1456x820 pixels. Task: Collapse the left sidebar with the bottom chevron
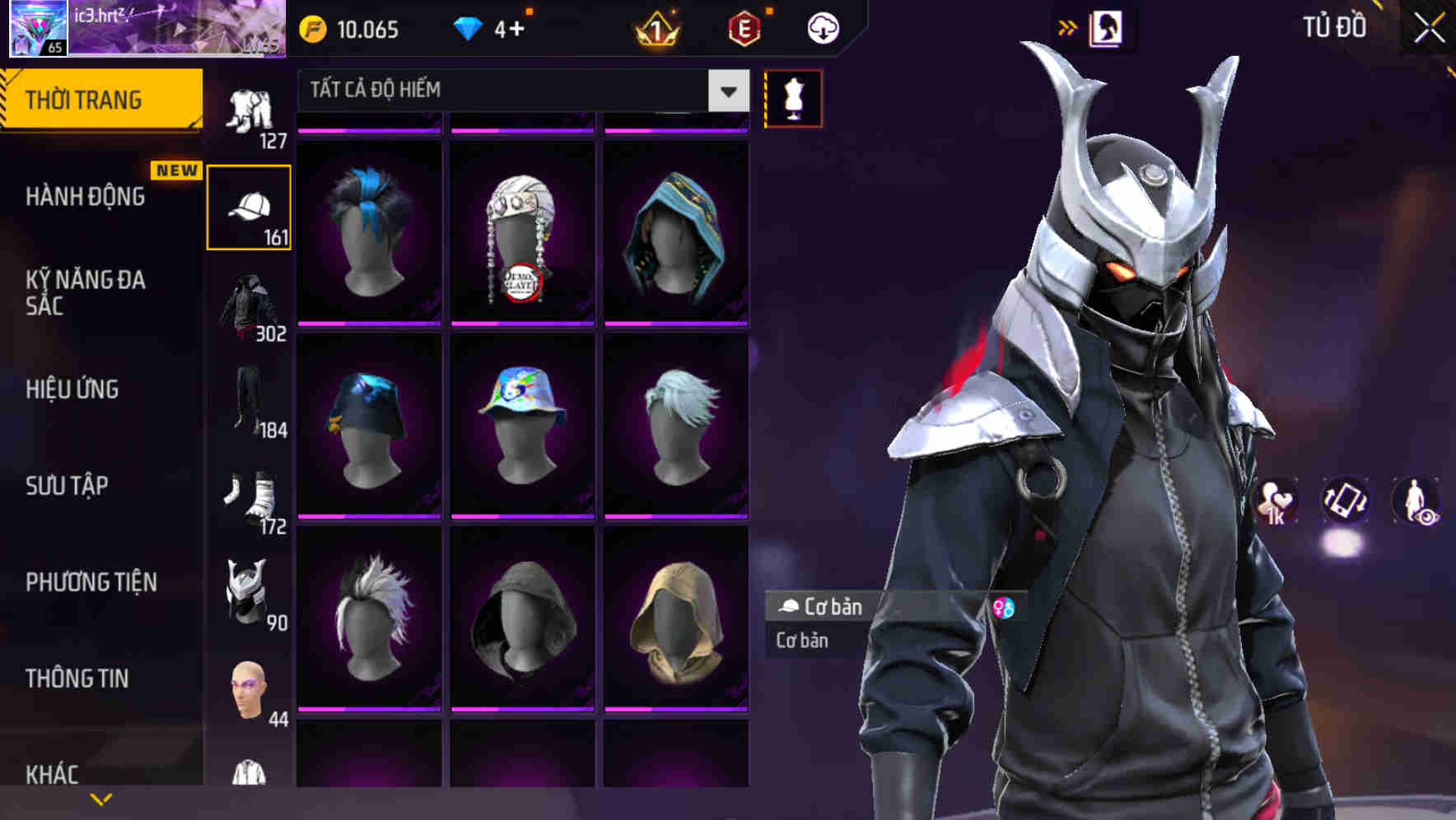(101, 797)
